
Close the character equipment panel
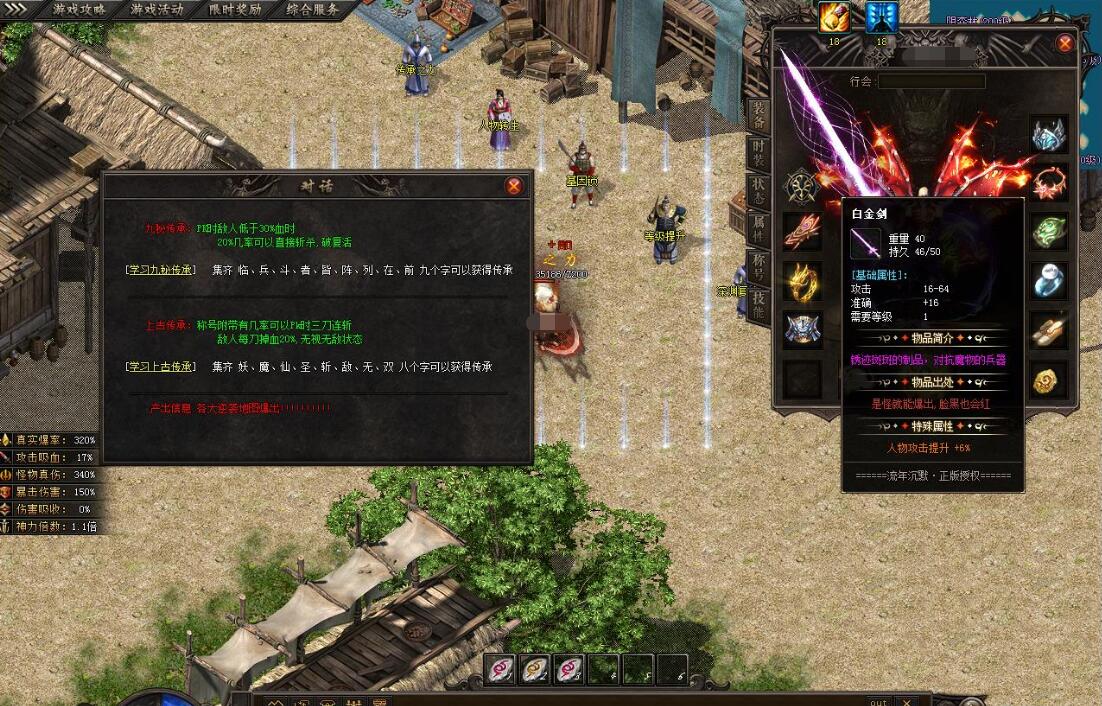[x=1065, y=44]
